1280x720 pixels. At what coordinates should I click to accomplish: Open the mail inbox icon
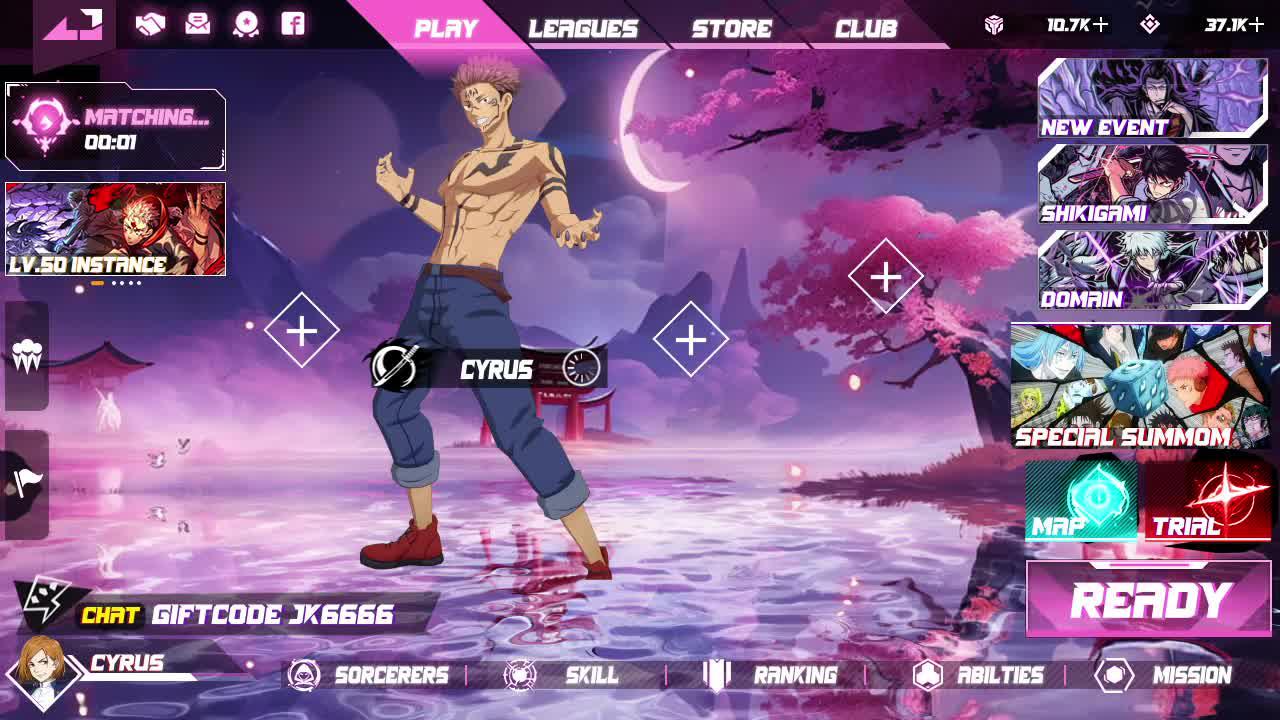pos(199,24)
